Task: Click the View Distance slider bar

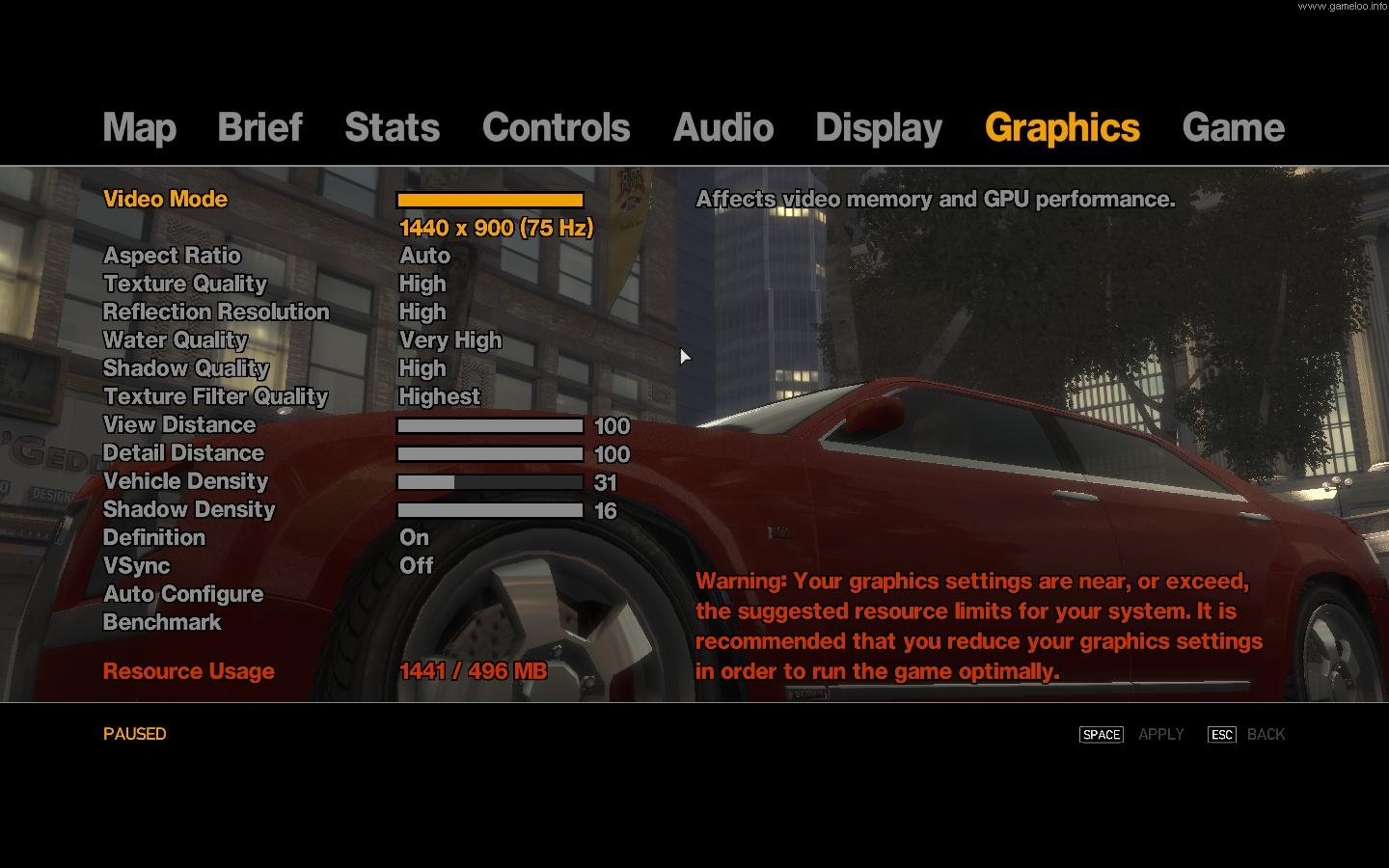Action: coord(490,426)
